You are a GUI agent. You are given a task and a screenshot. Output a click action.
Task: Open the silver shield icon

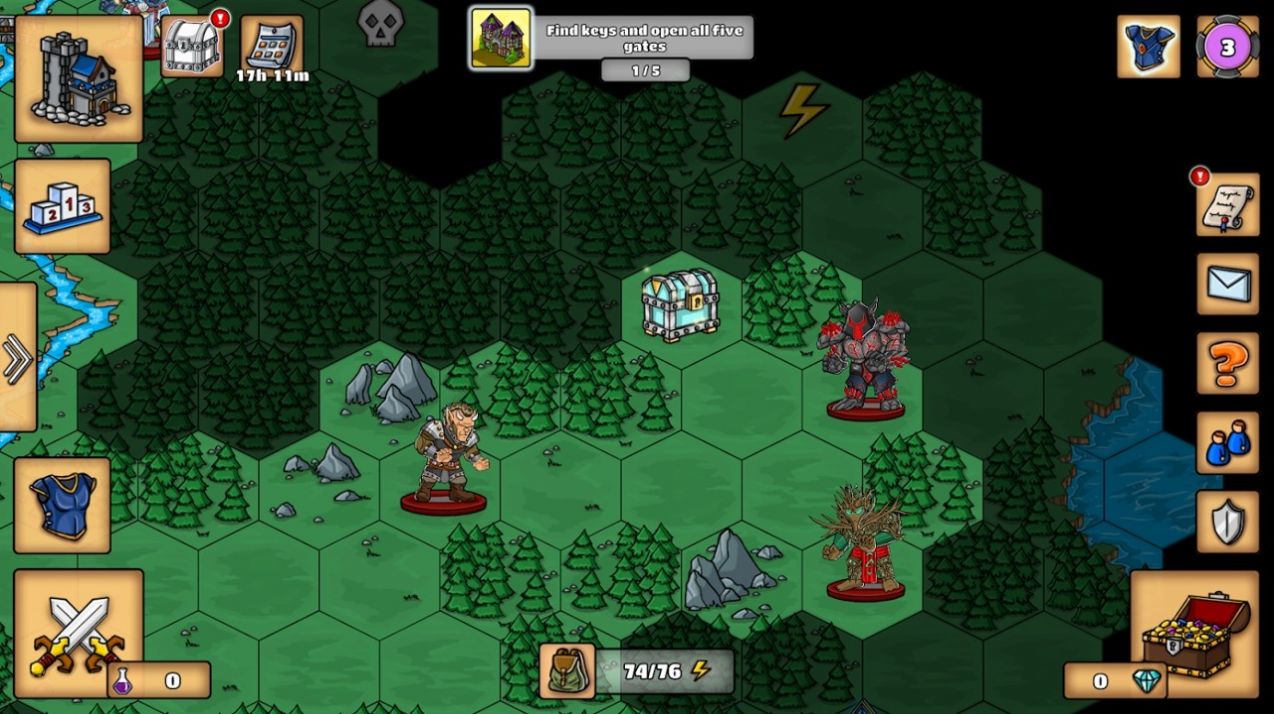tap(1227, 521)
